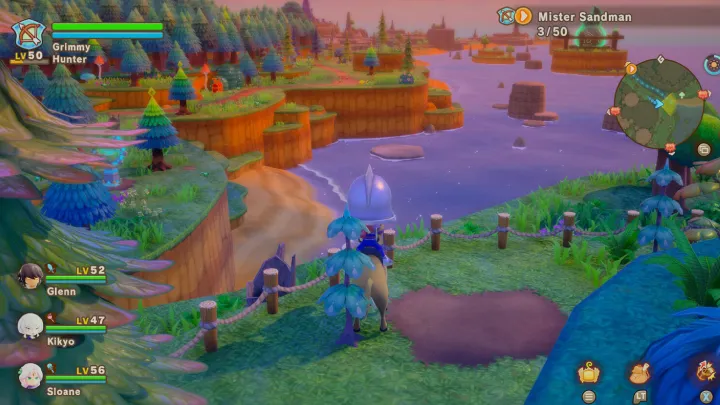The image size is (720, 405).
Task: Activate the red arrow skill icon
Action: (x=704, y=370)
